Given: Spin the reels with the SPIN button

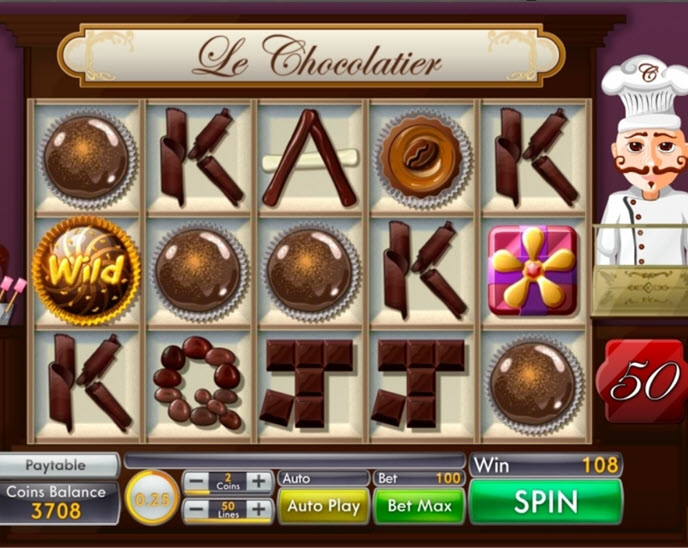Looking at the screenshot, I should pyautogui.click(x=546, y=502).
